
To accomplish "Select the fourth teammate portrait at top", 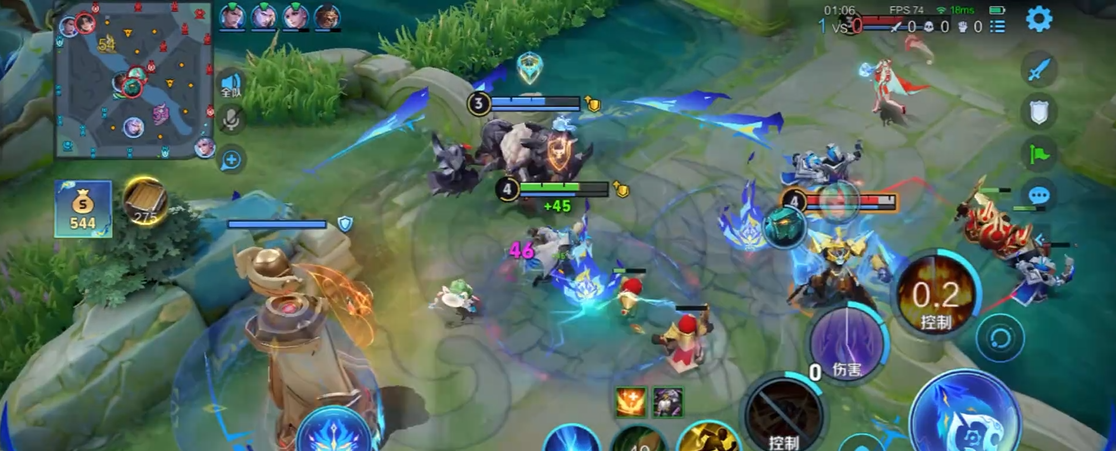I will (x=327, y=17).
